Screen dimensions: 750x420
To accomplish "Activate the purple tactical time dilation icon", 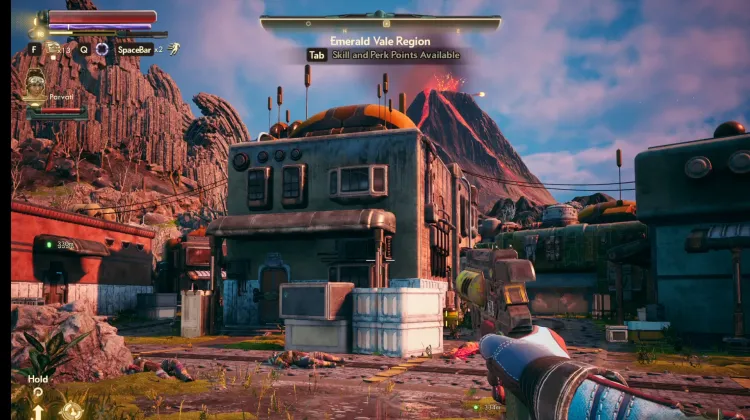I will tap(101, 48).
